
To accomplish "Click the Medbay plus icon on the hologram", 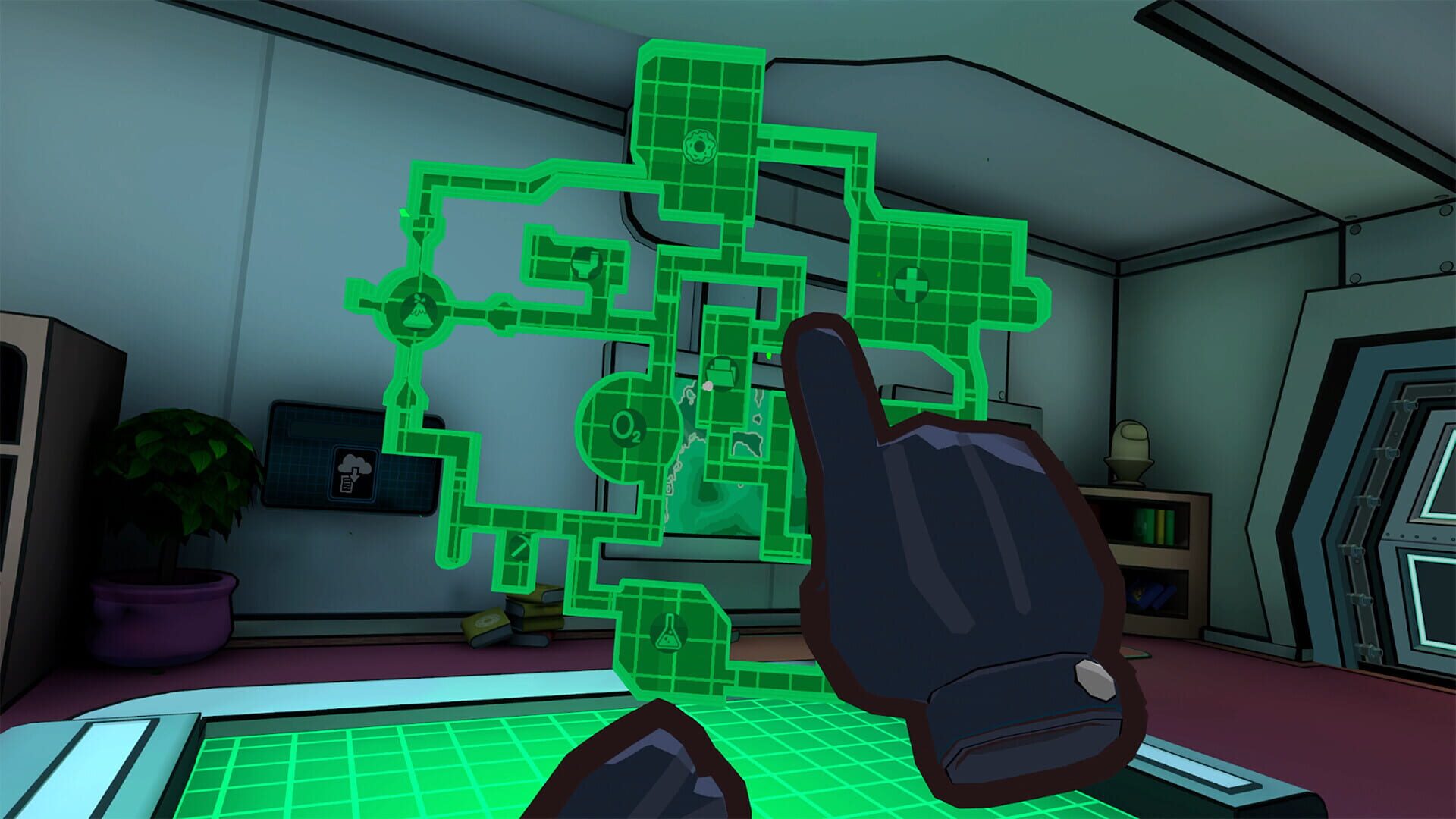I will pyautogui.click(x=911, y=286).
